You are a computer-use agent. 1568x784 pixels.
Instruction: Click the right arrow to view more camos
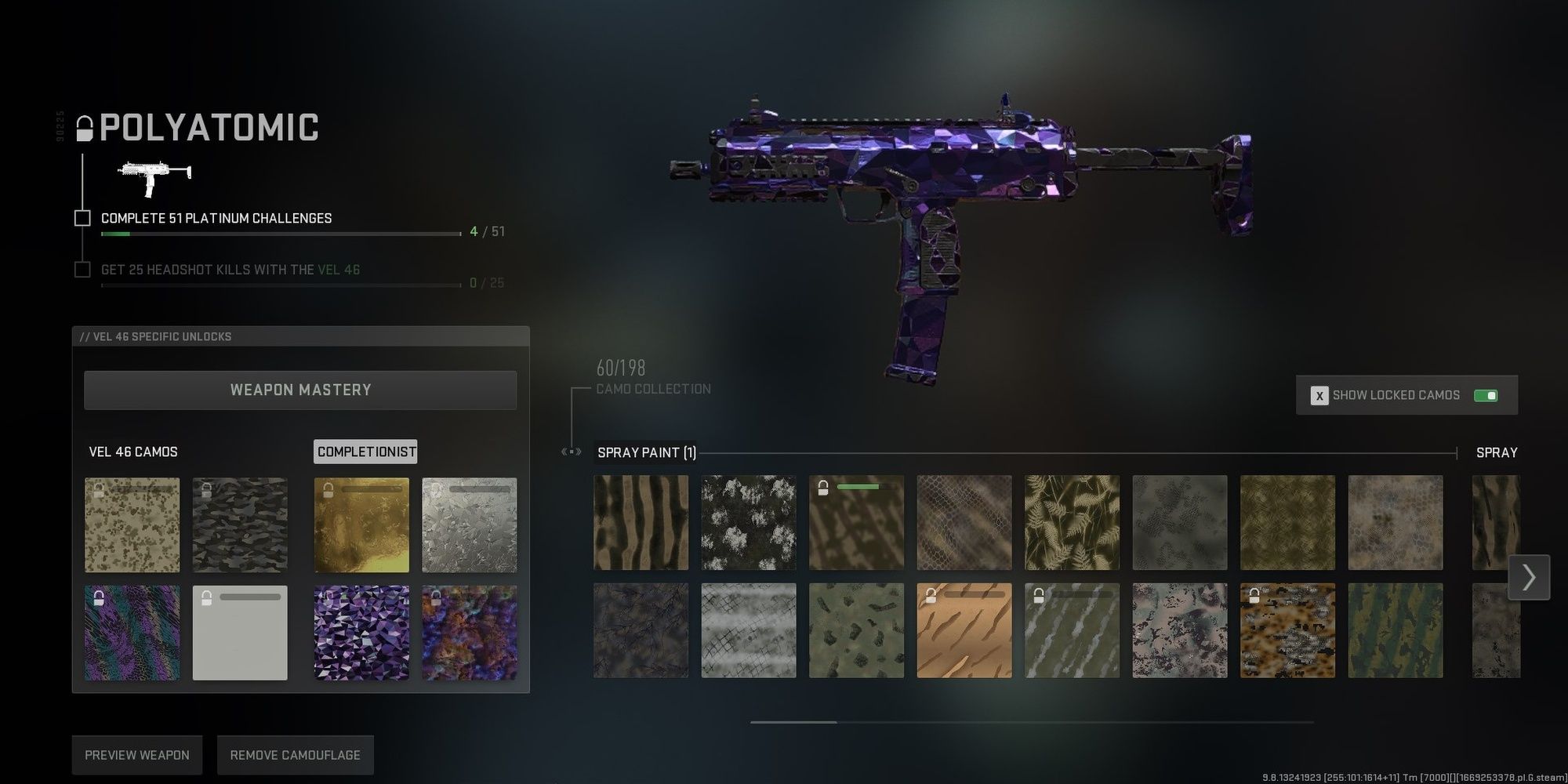pos(1529,577)
